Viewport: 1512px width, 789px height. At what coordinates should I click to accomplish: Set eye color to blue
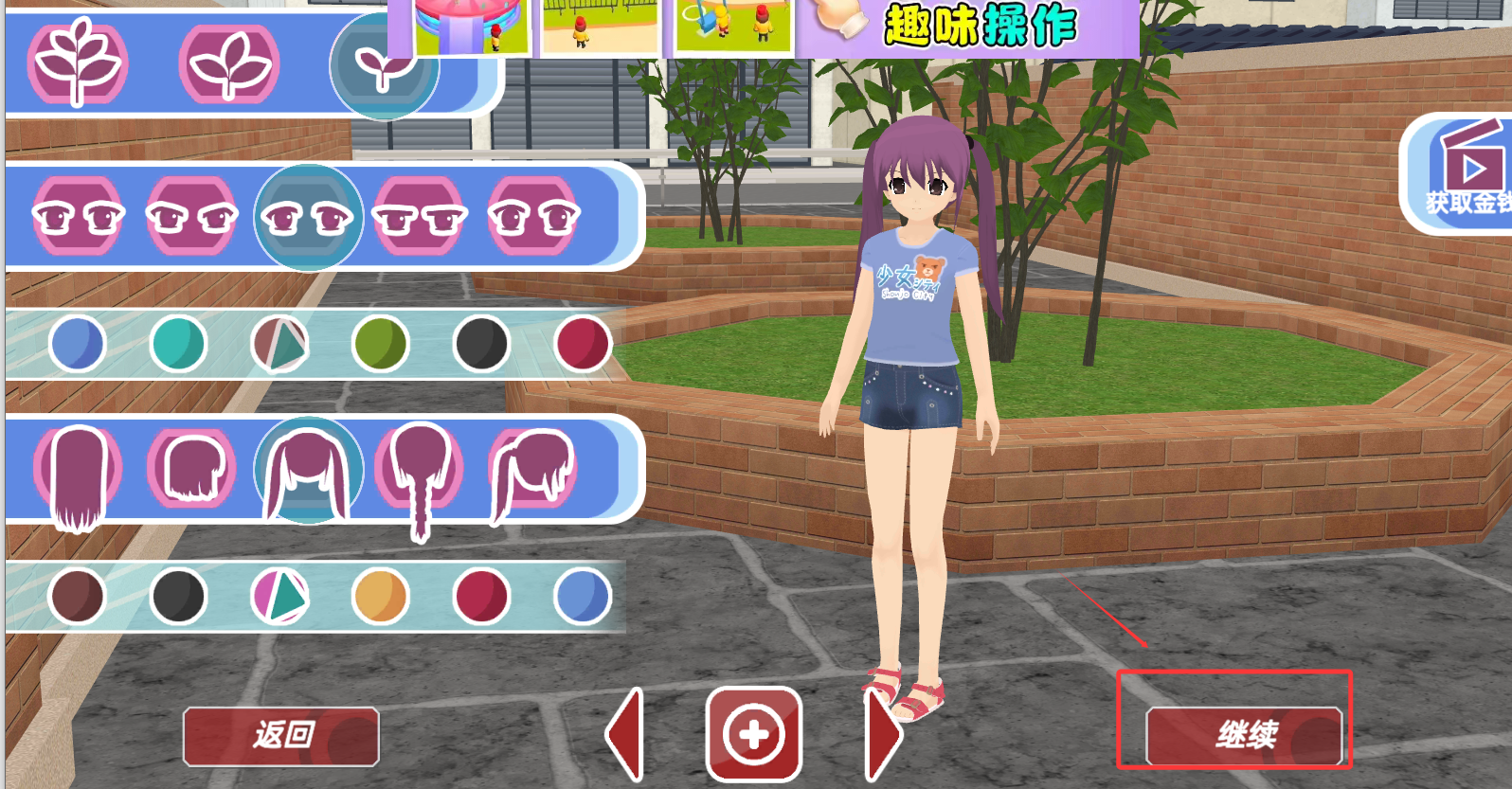coord(78,344)
